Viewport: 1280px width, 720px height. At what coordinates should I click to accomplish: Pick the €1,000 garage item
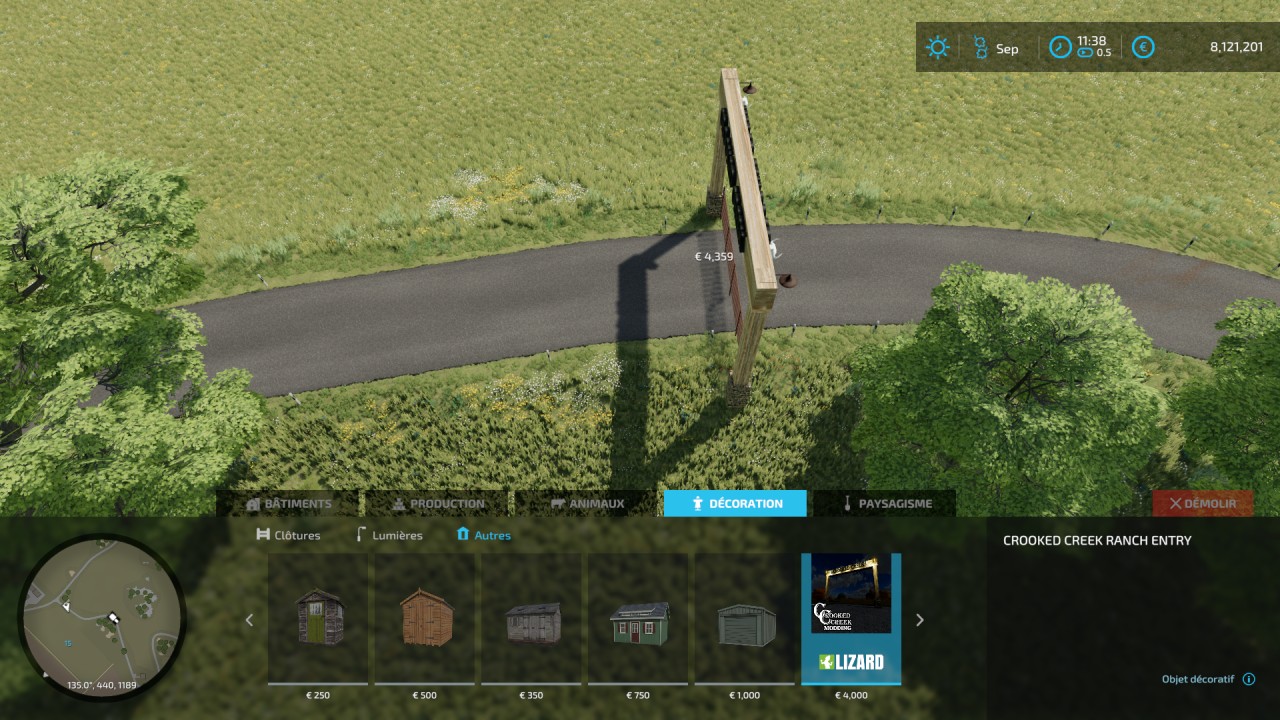point(746,619)
